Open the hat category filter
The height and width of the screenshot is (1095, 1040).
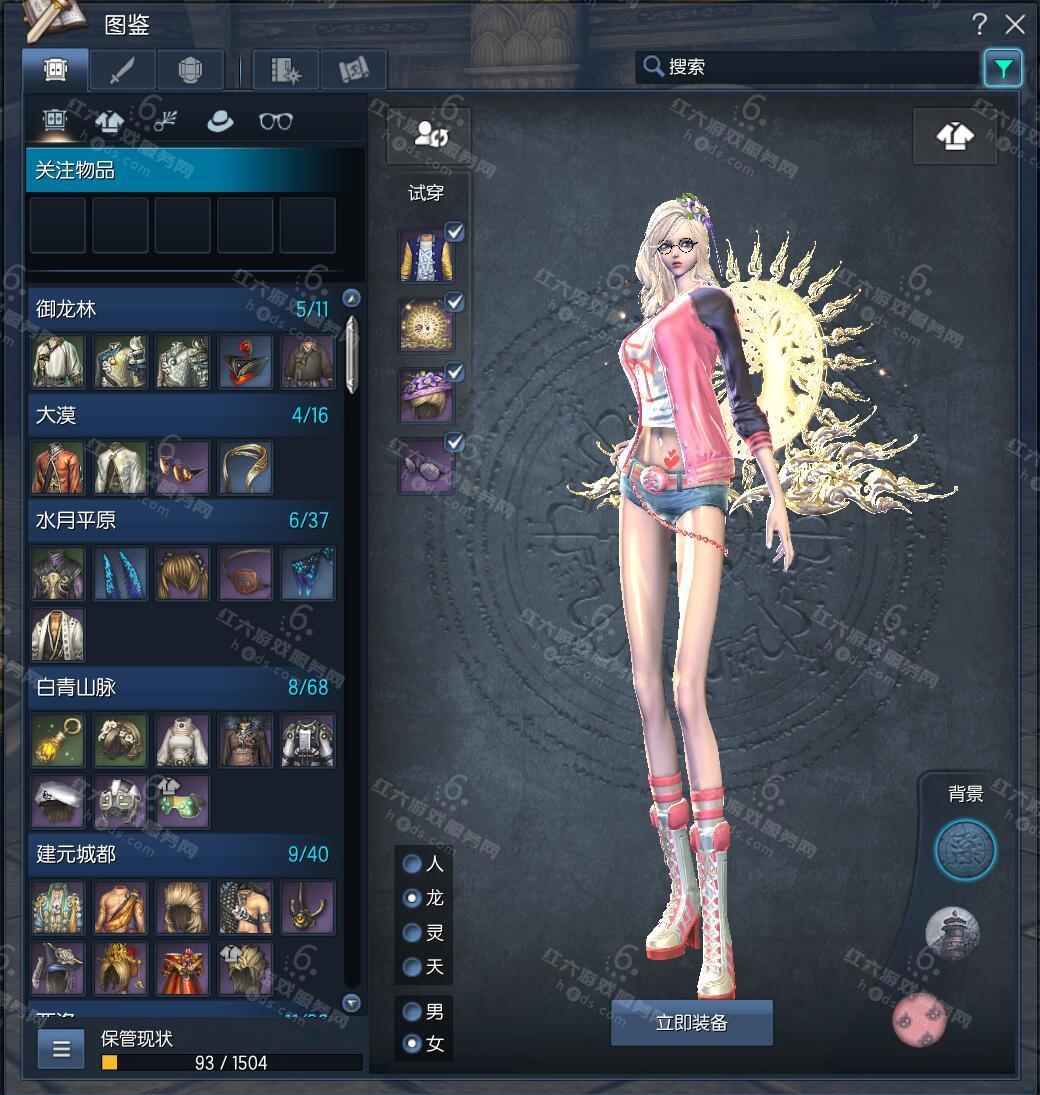click(219, 121)
